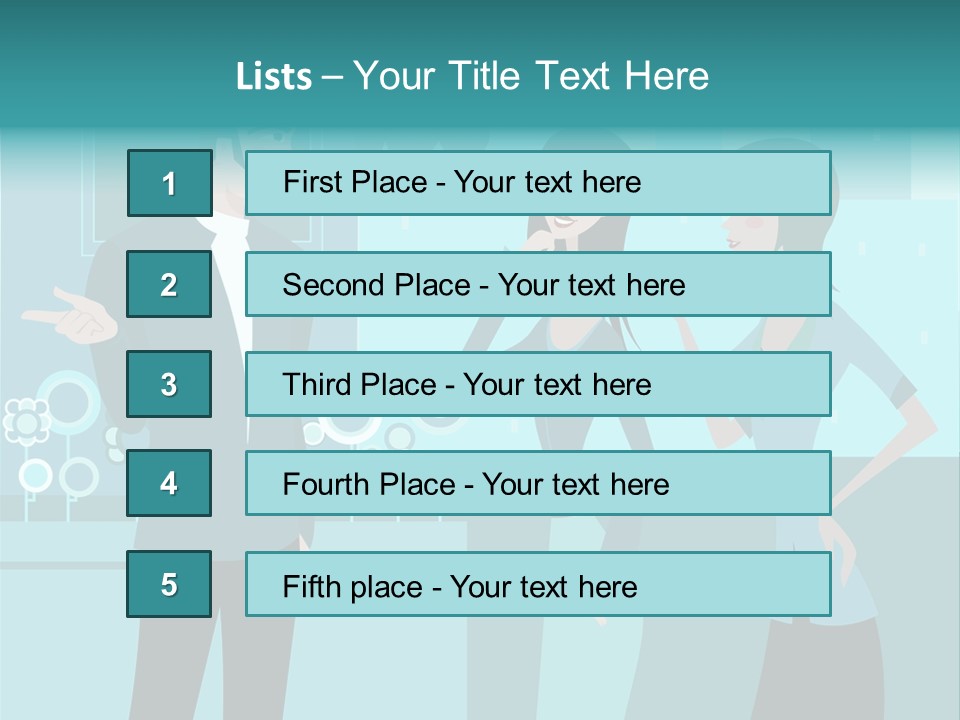Click the number 5 box

(169, 584)
